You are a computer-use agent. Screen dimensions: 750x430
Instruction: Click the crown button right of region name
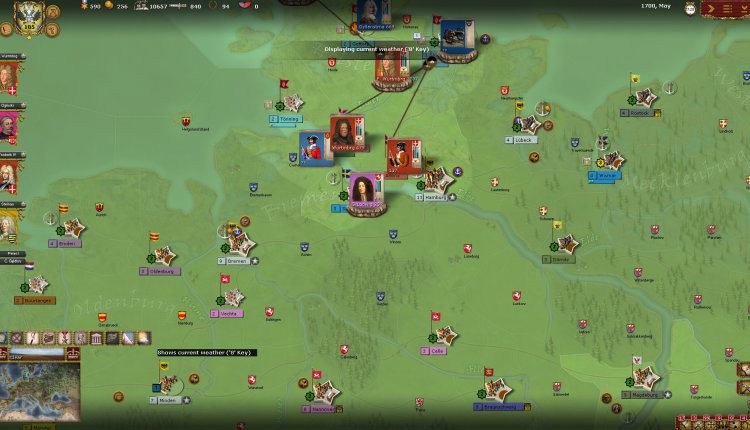coord(72,353)
